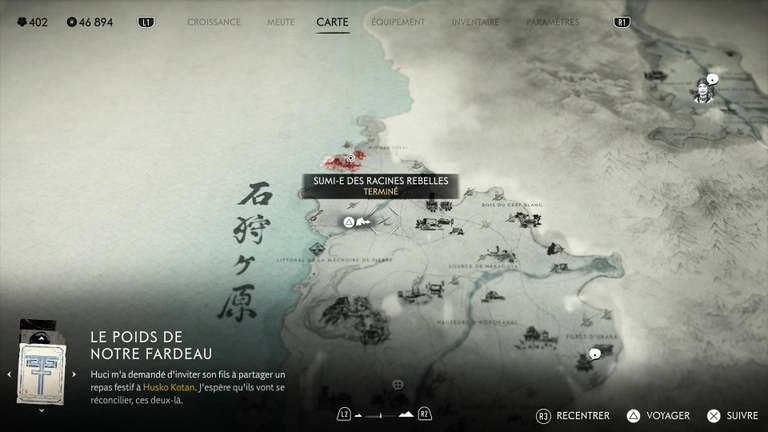The image size is (768, 432).
Task: Cycle quest card up with the up arrow
Action: coord(40,336)
